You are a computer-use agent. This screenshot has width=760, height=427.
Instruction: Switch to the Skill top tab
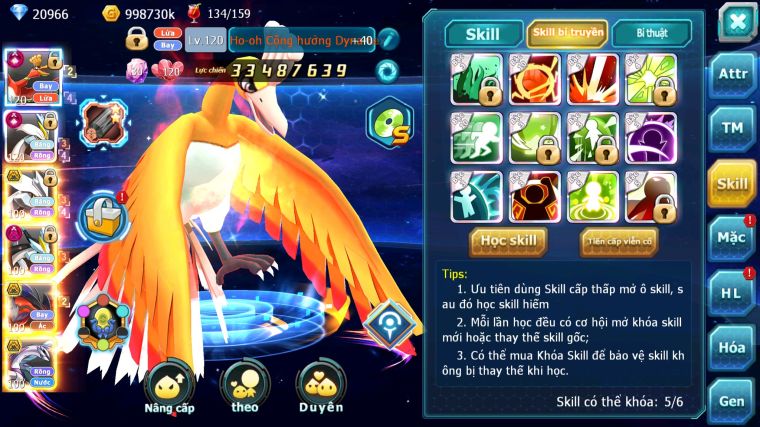tap(484, 34)
